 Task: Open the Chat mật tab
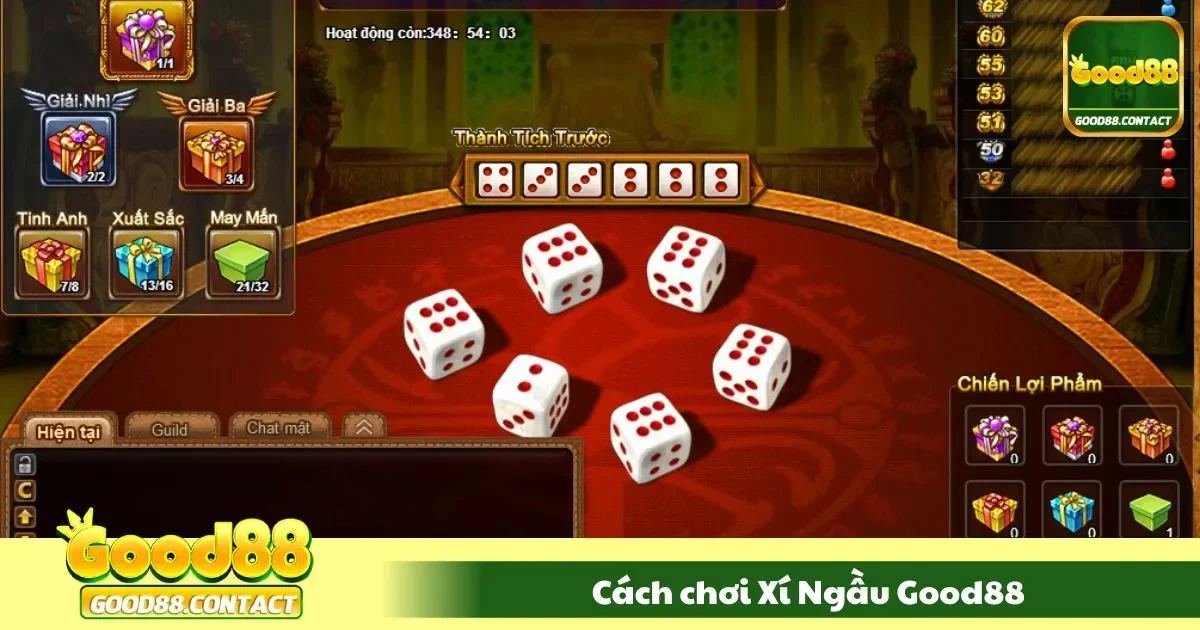point(279,428)
